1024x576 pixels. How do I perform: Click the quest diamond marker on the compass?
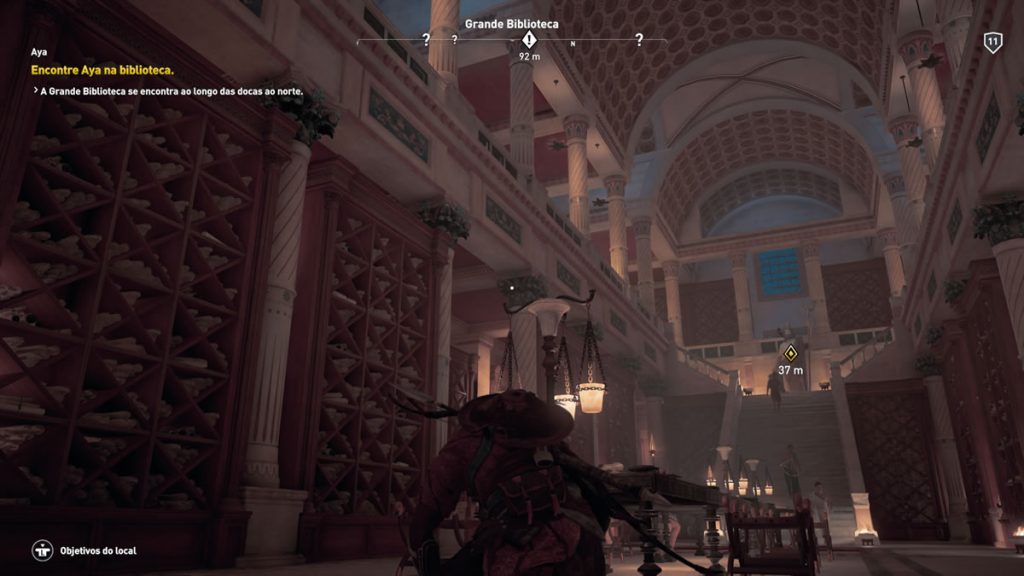[529, 40]
